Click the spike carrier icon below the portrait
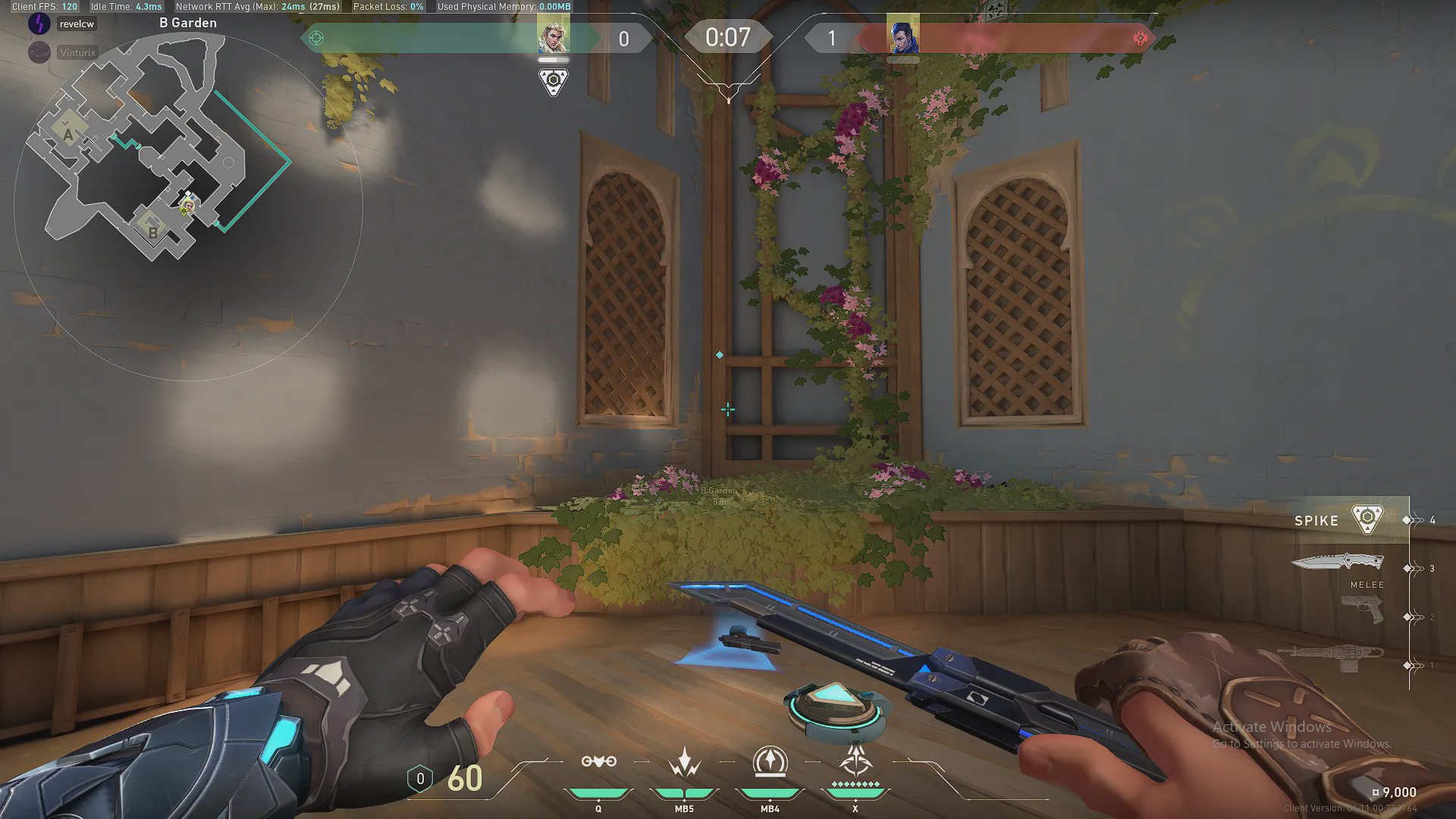 point(554,81)
